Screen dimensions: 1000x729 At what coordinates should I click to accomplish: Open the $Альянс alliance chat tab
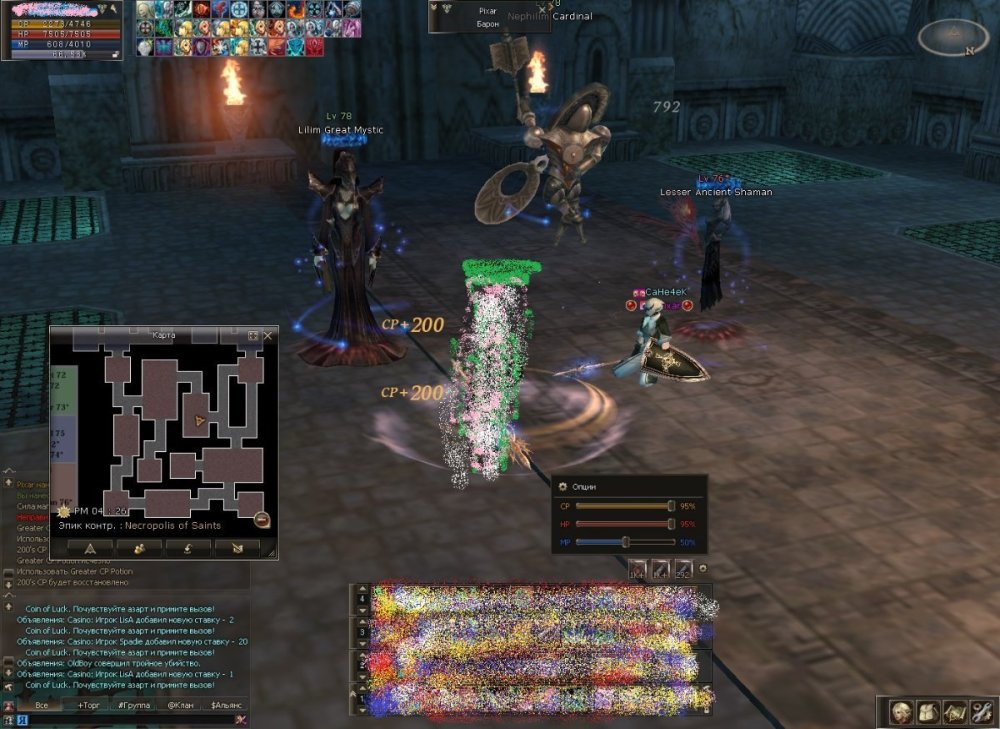226,705
